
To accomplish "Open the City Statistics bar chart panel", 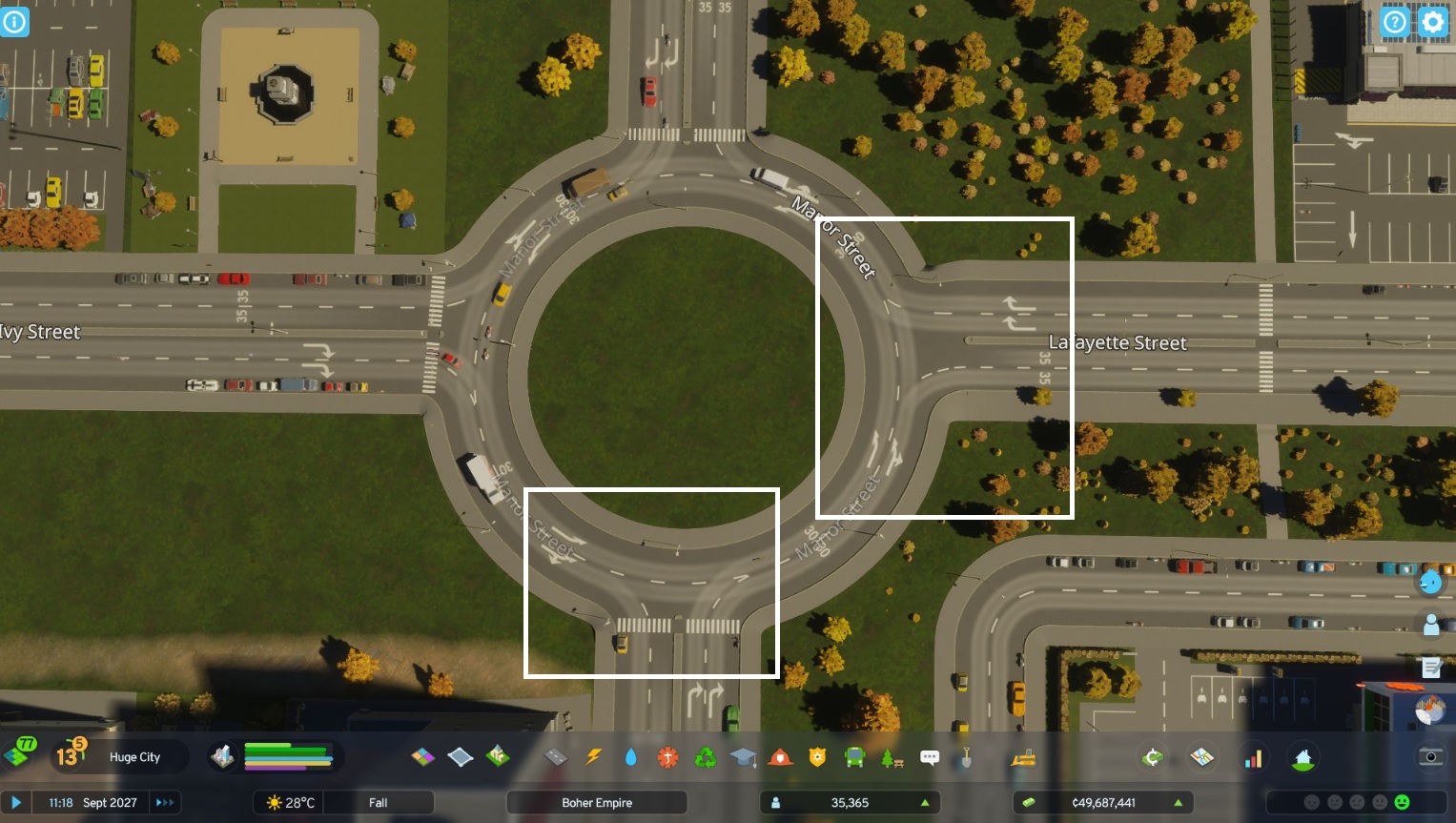I will tap(1252, 757).
